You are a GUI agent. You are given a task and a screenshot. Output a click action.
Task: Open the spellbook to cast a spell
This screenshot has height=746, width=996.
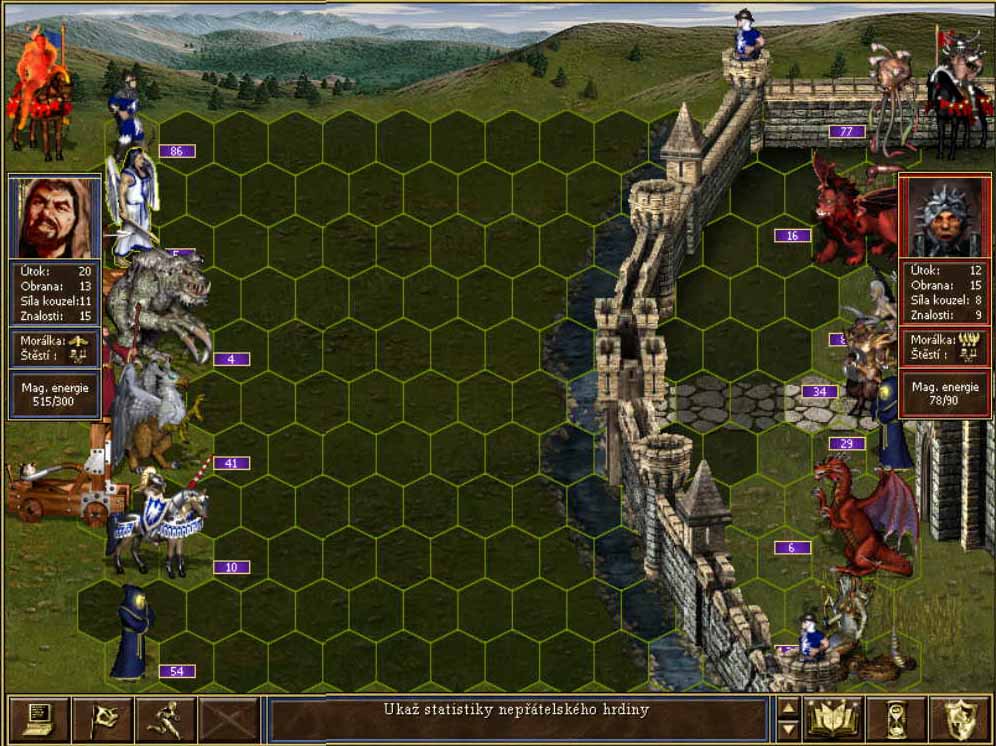tap(833, 719)
